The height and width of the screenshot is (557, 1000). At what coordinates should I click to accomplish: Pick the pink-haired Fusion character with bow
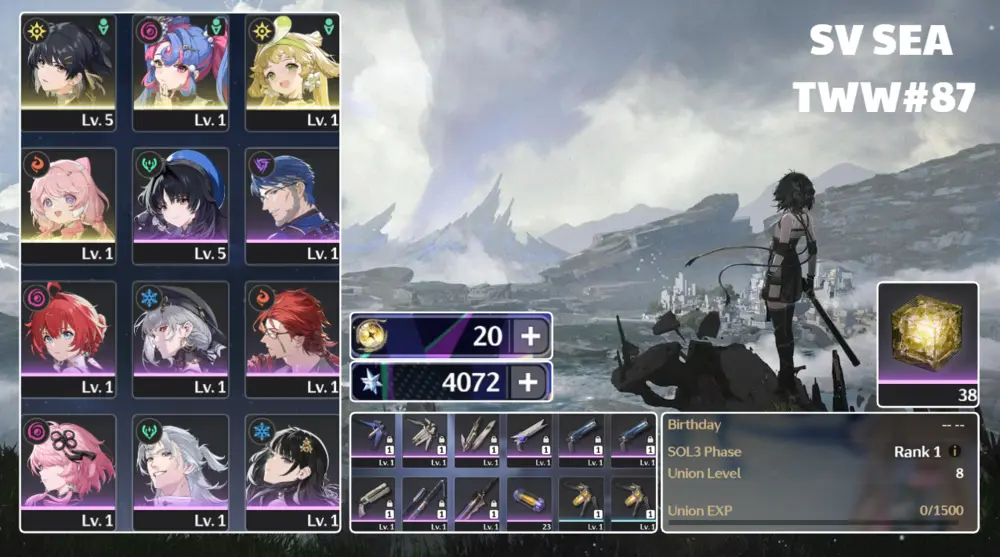pyautogui.click(x=68, y=204)
